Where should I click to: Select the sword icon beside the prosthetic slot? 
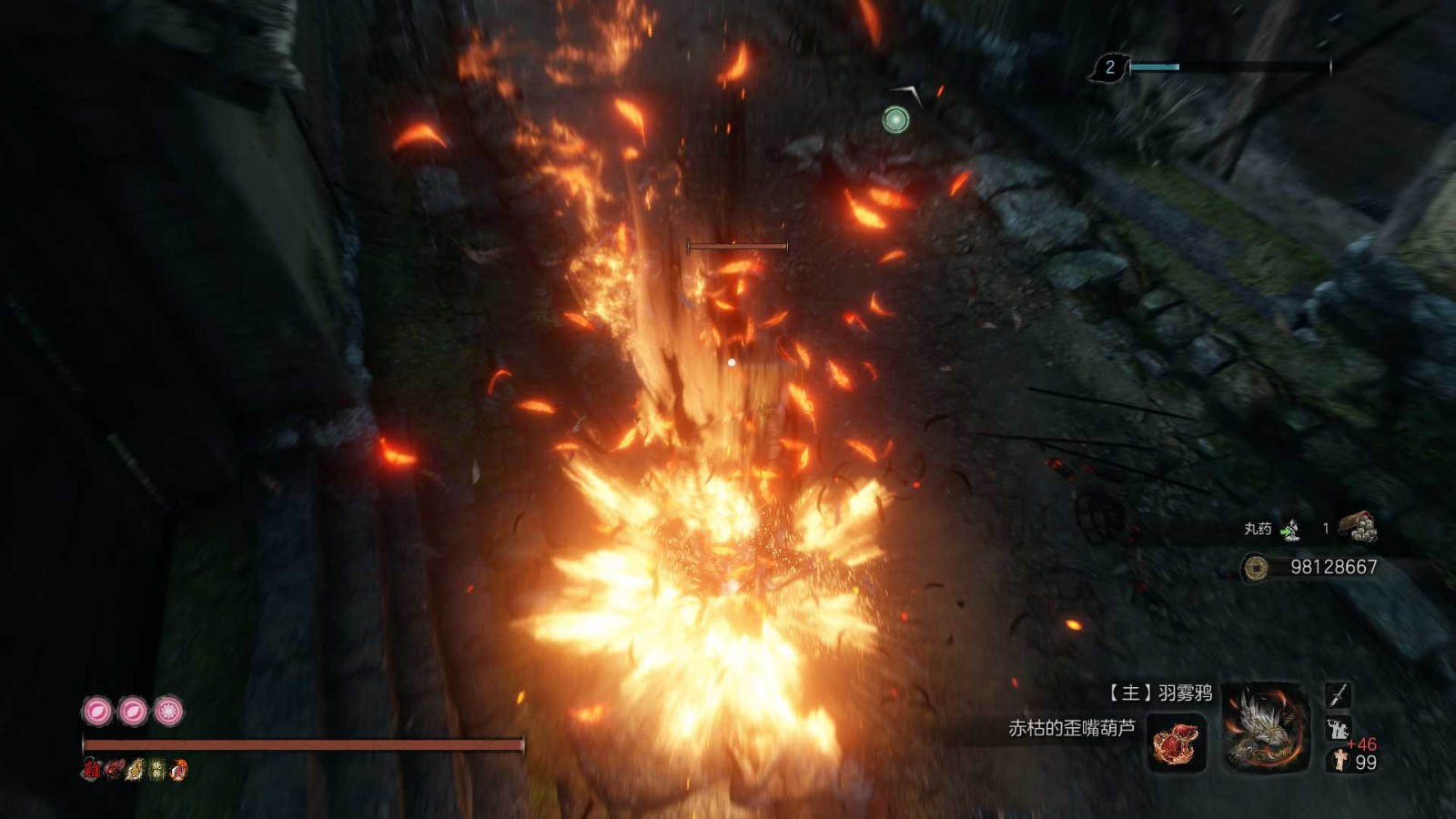[x=1337, y=696]
